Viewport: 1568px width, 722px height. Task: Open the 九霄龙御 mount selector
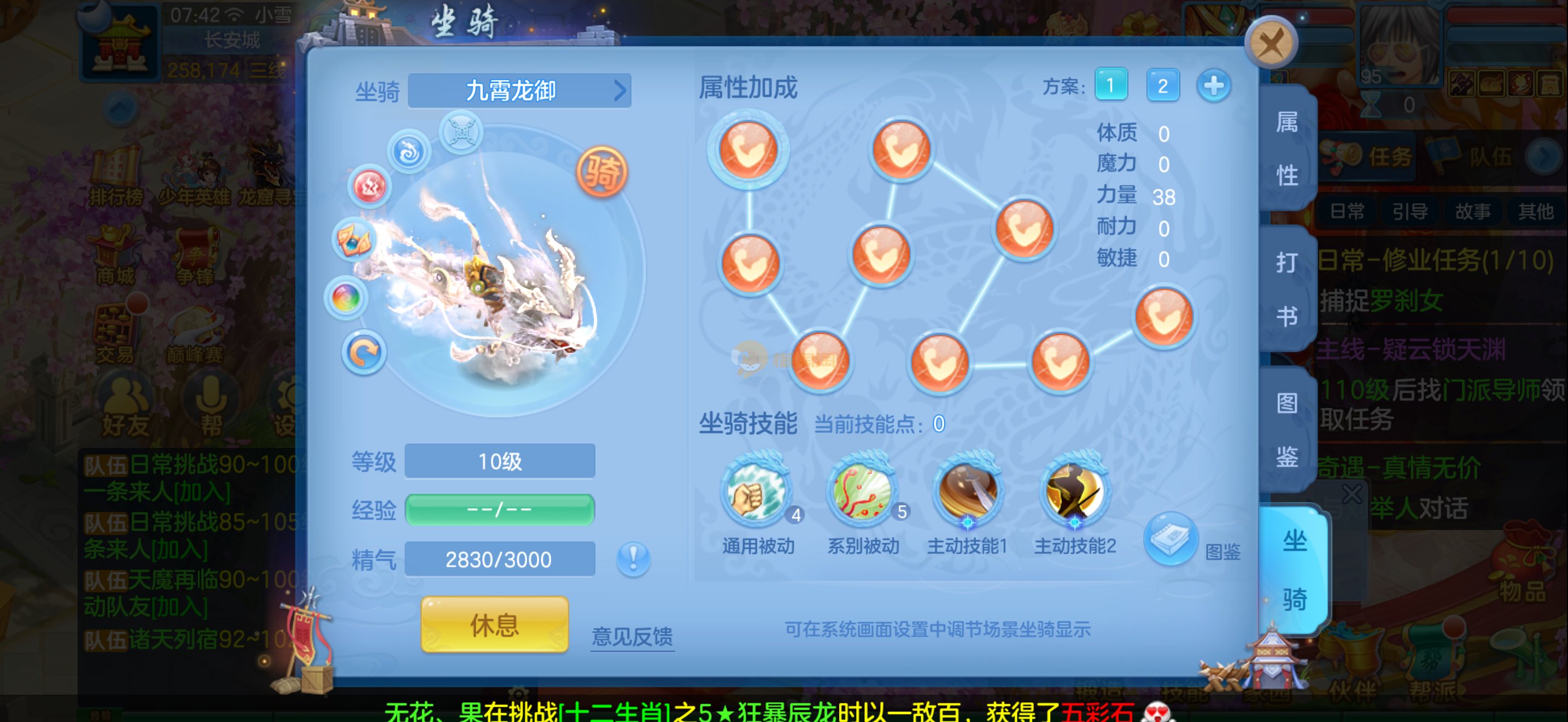click(x=519, y=91)
